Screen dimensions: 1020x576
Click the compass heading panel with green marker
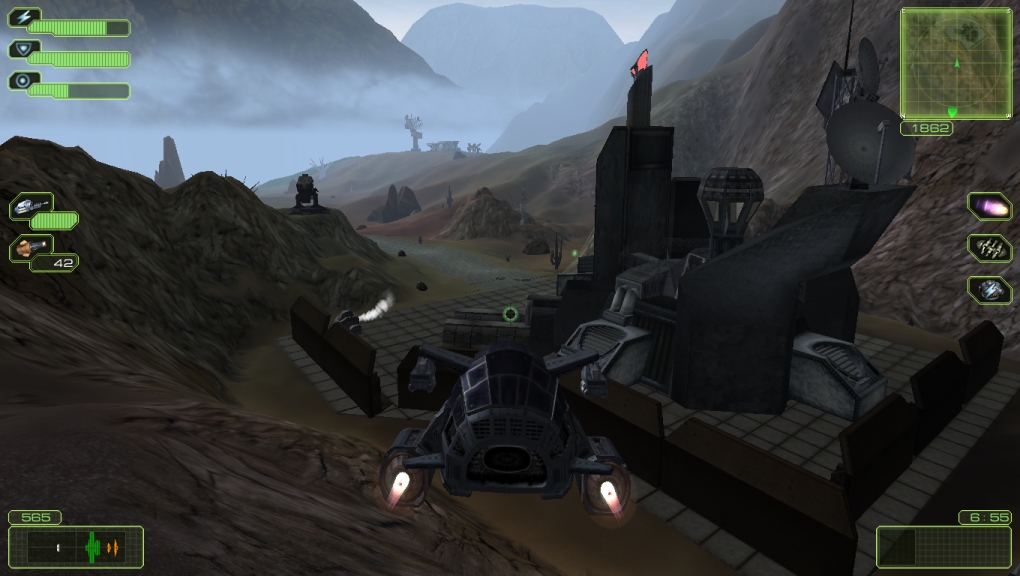click(76, 547)
